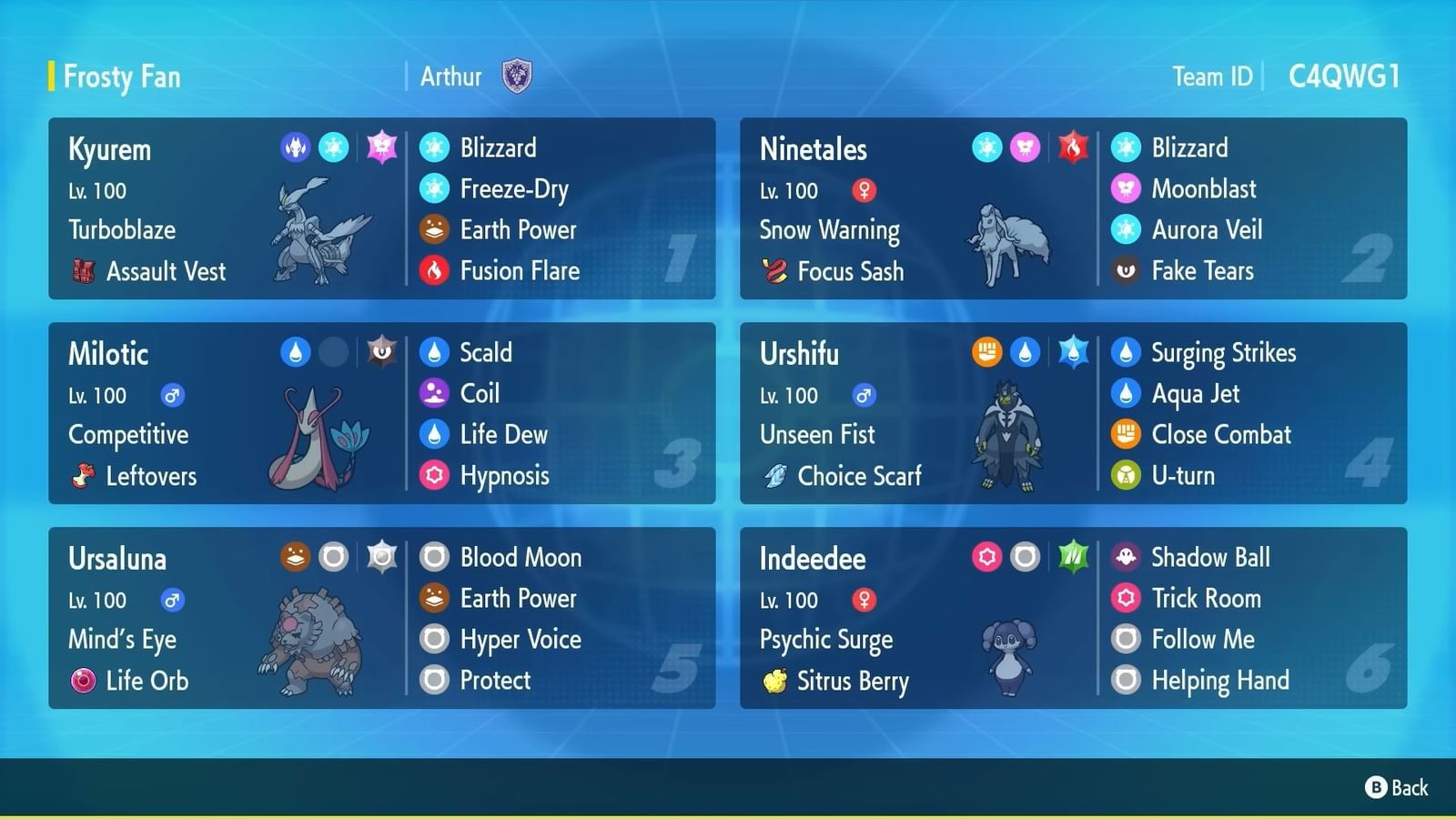Select the Frosty Fan team name tab
This screenshot has height=819, width=1456.
coord(121,76)
